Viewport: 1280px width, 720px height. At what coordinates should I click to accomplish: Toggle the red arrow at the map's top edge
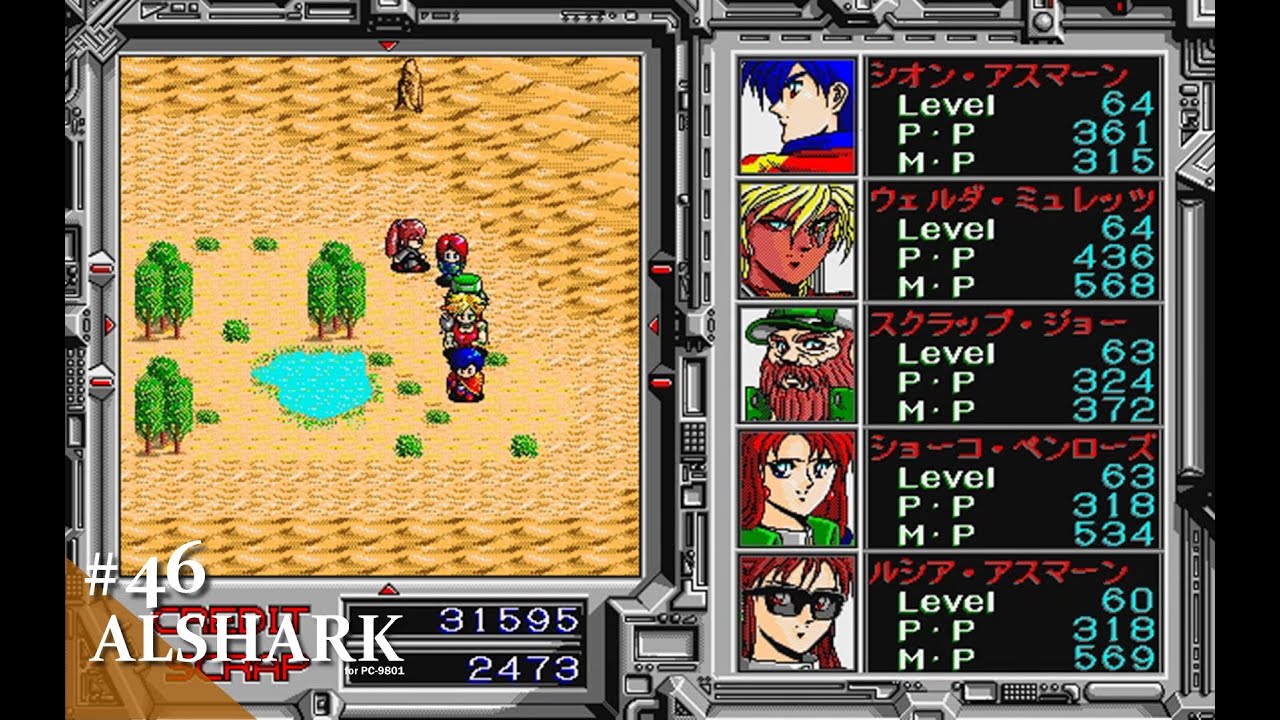pyautogui.click(x=388, y=45)
